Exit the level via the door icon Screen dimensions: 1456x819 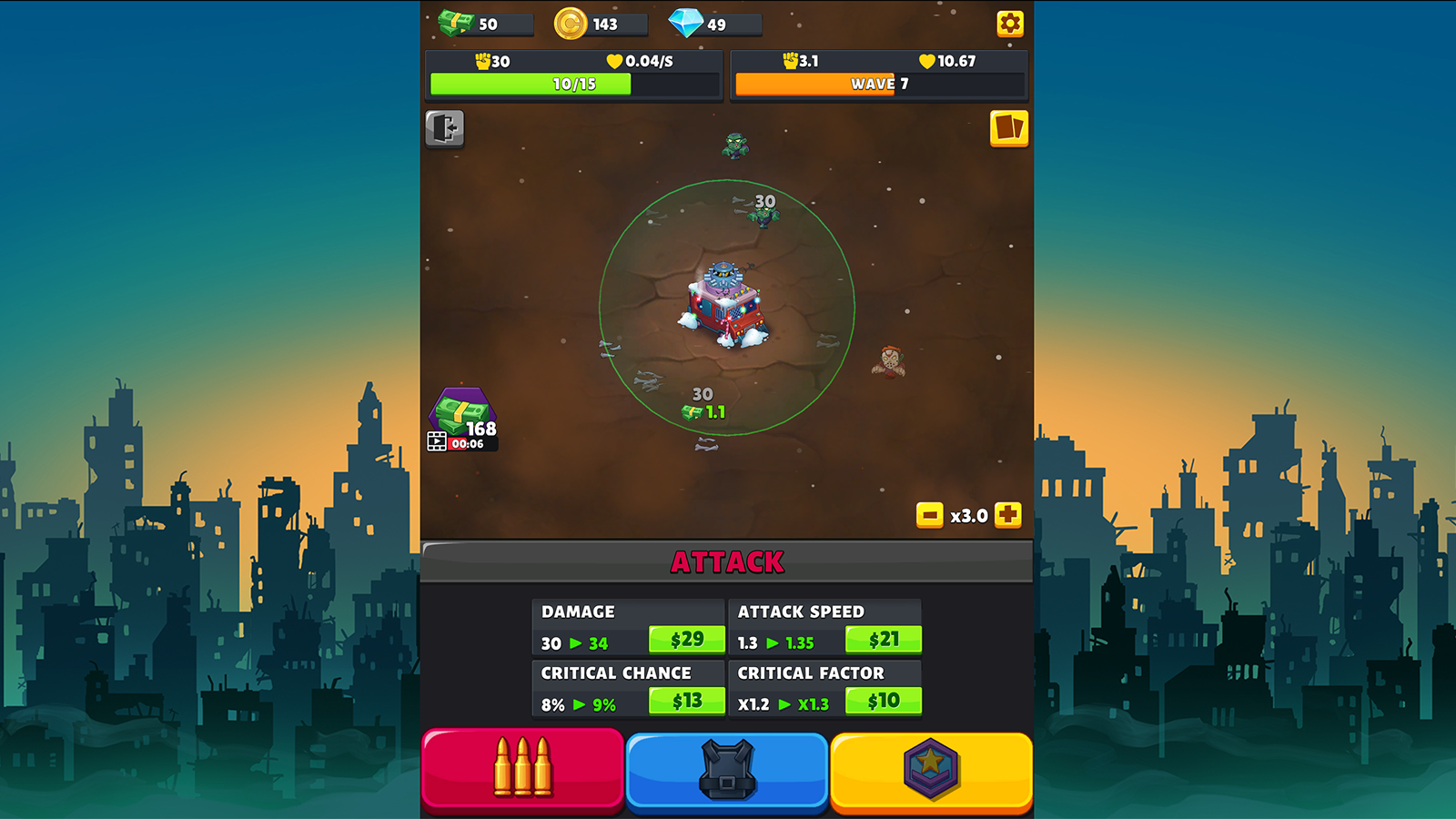[x=443, y=129]
